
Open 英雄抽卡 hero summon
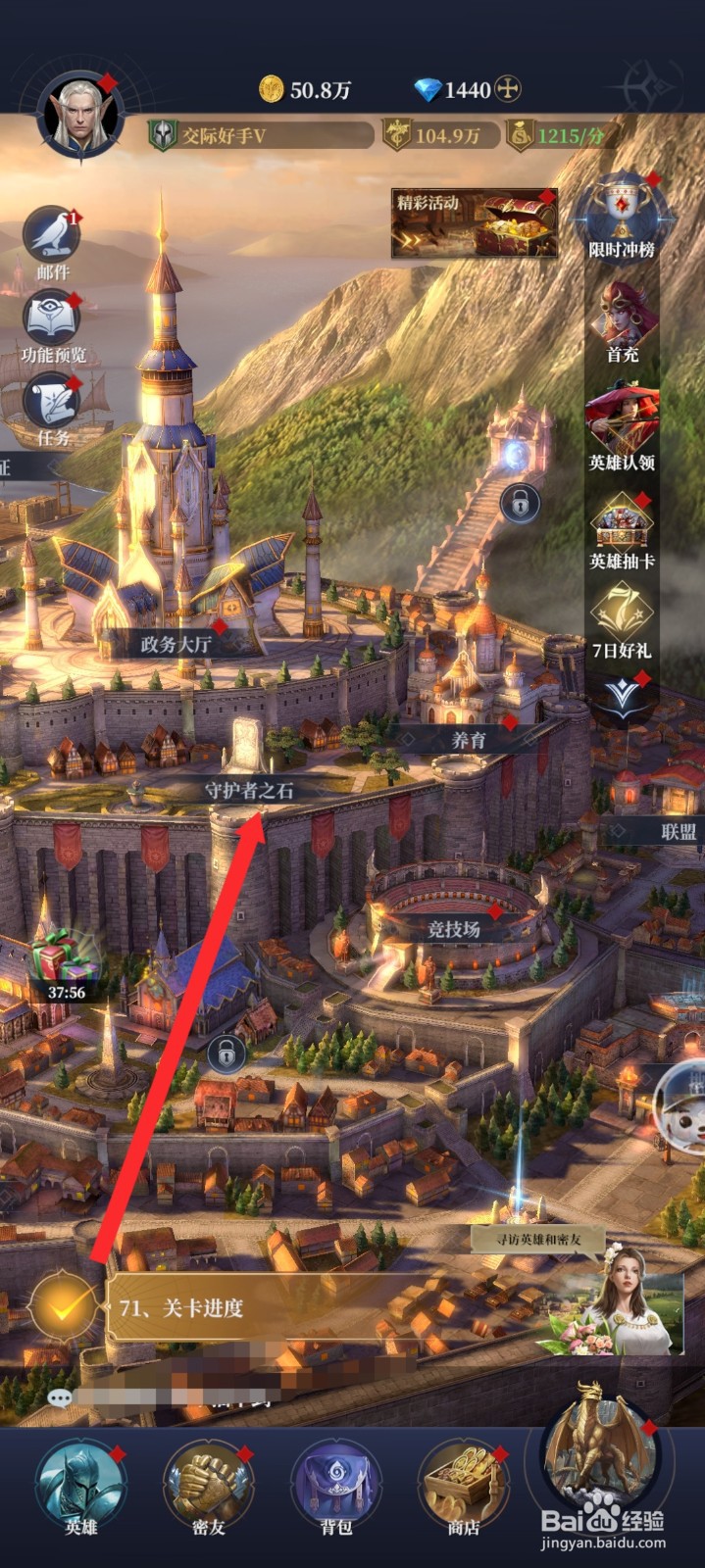click(x=622, y=529)
